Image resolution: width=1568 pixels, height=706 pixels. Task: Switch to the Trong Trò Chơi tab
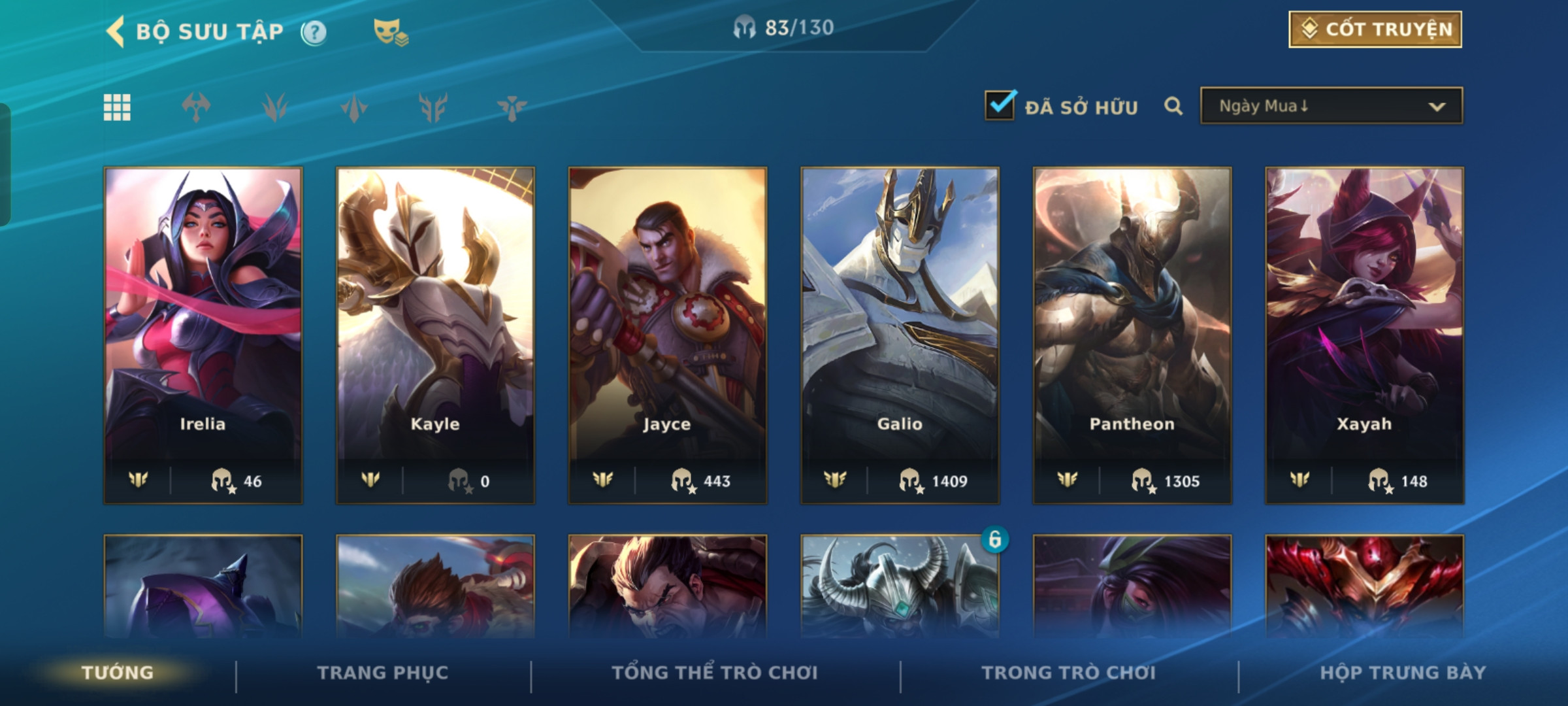point(1068,673)
